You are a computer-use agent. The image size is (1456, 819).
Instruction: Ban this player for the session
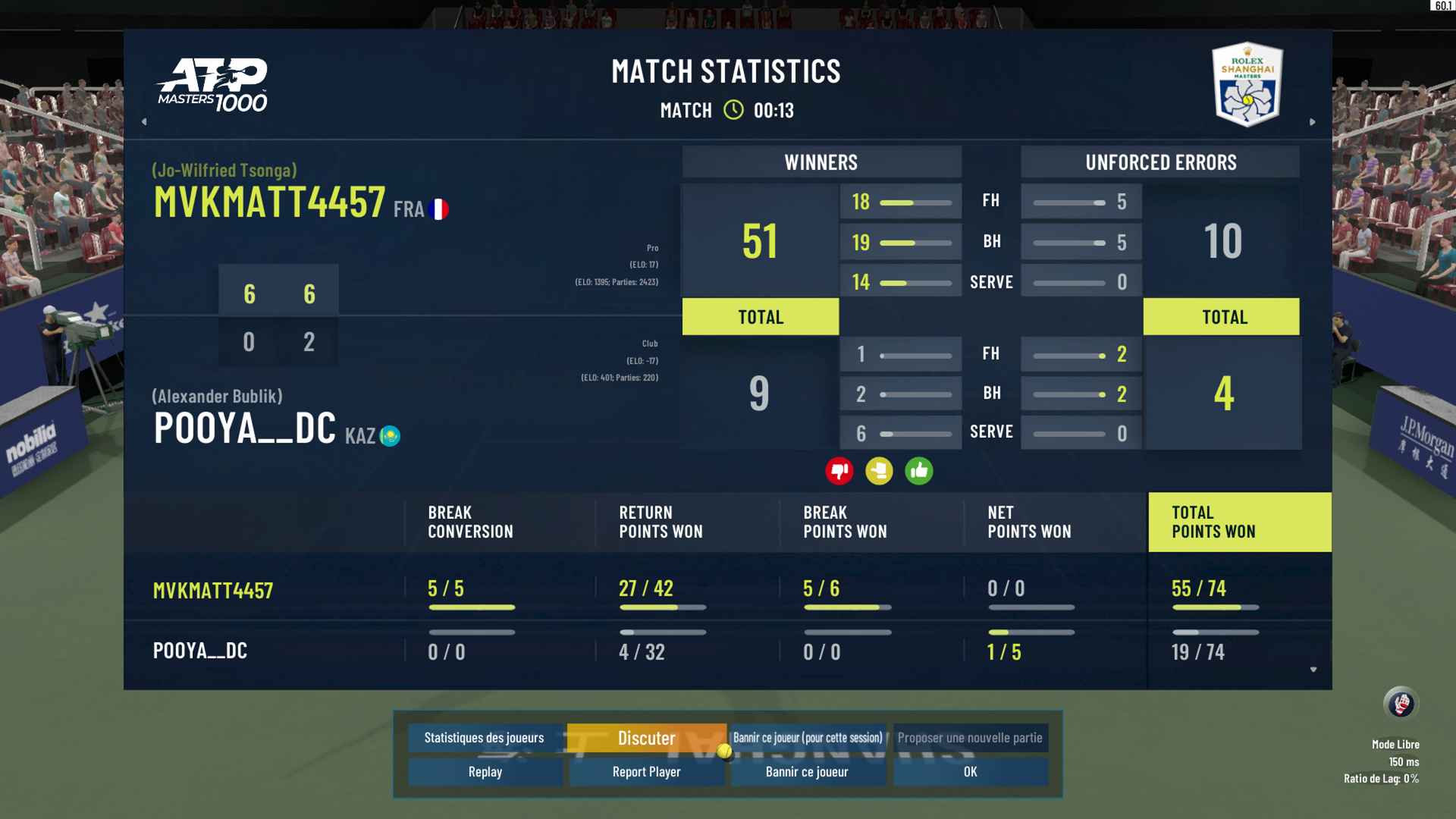click(x=808, y=738)
